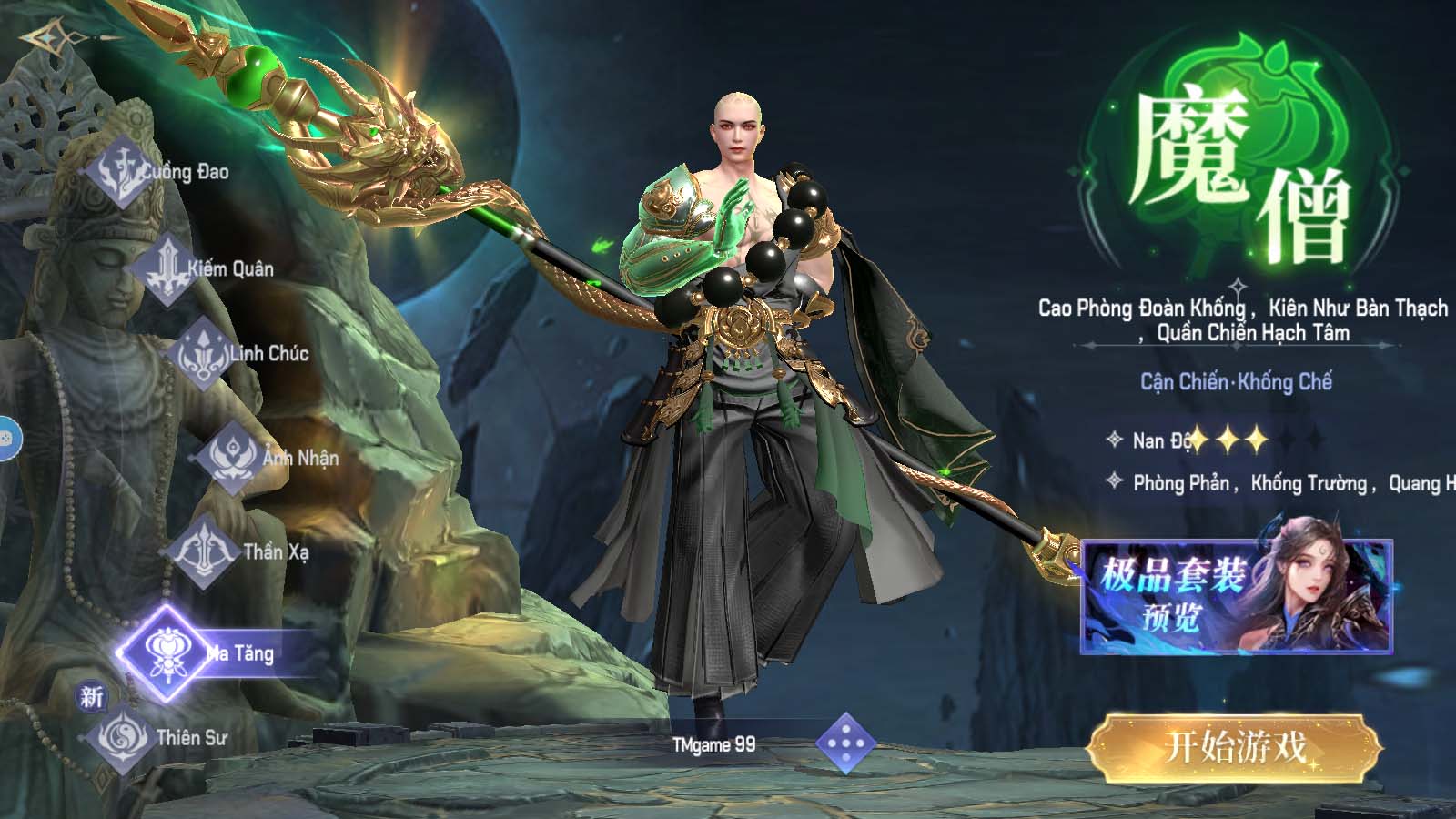
Task: Select the Thần Xạ archer class
Action: click(x=207, y=551)
